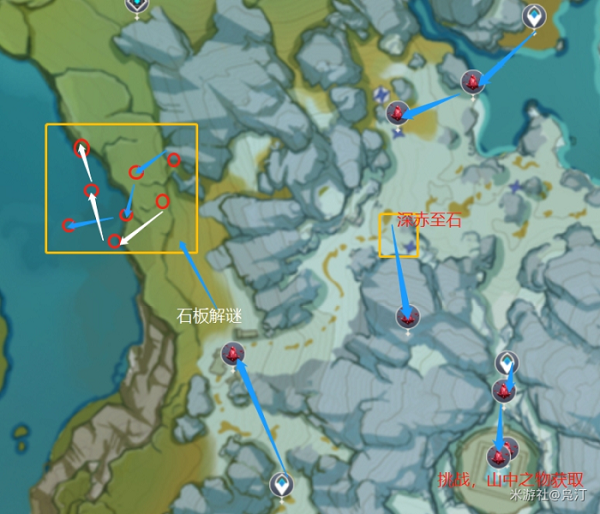Select the red crystal marker between two blue stars
600x514 pixels.
(x=398, y=112)
